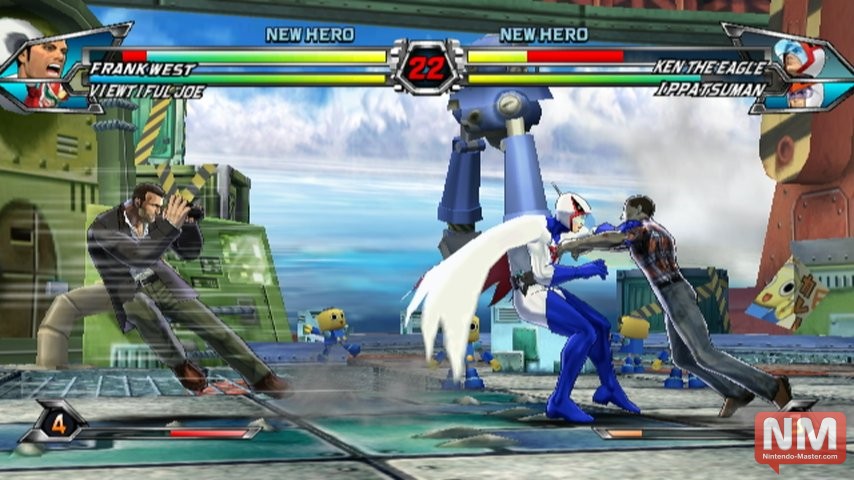Open the Nintendo-Master watermark logo
Image resolution: width=854 pixels, height=480 pixels.
pos(800,438)
